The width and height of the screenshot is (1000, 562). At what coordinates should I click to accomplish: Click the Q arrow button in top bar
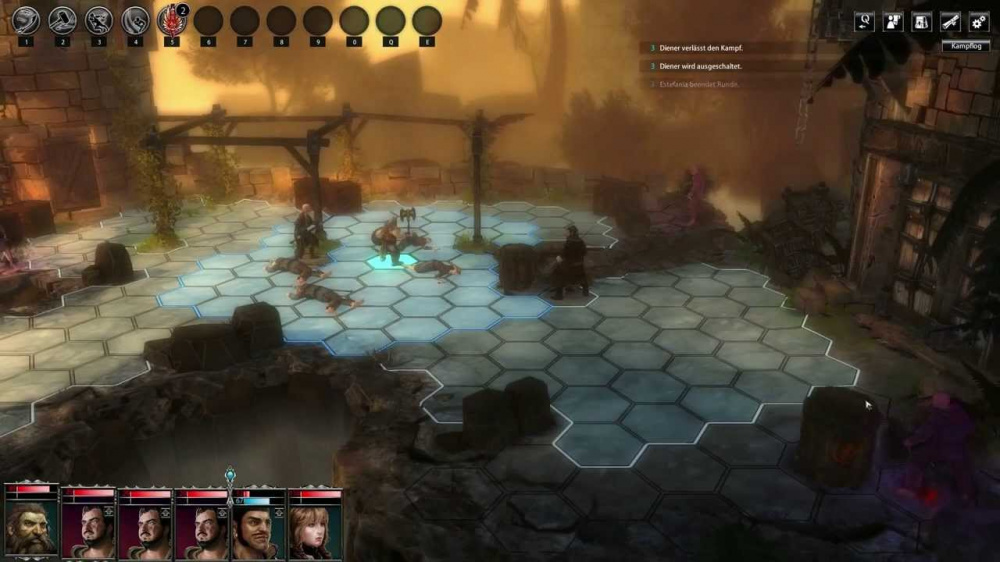(x=864, y=21)
